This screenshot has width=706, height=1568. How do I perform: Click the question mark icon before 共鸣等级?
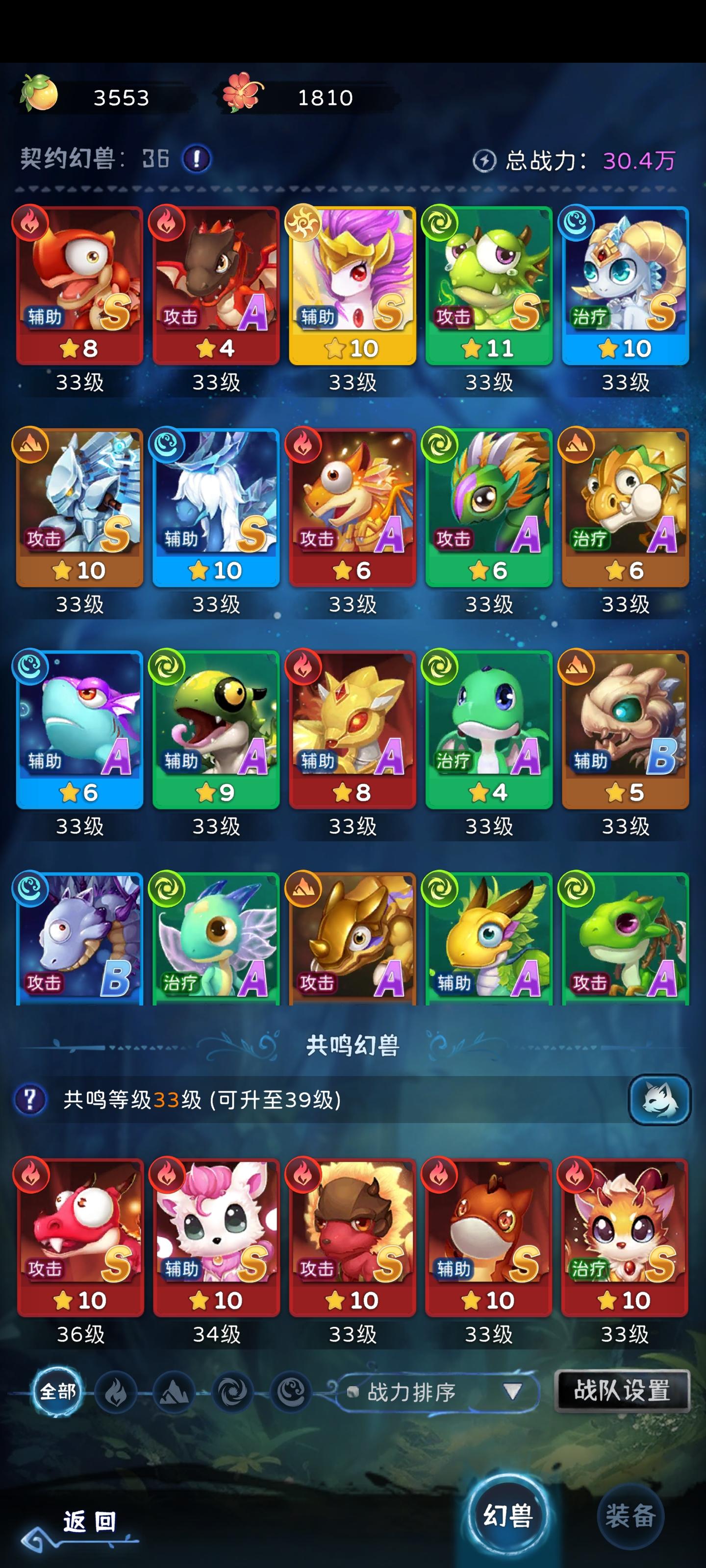pos(31,1100)
